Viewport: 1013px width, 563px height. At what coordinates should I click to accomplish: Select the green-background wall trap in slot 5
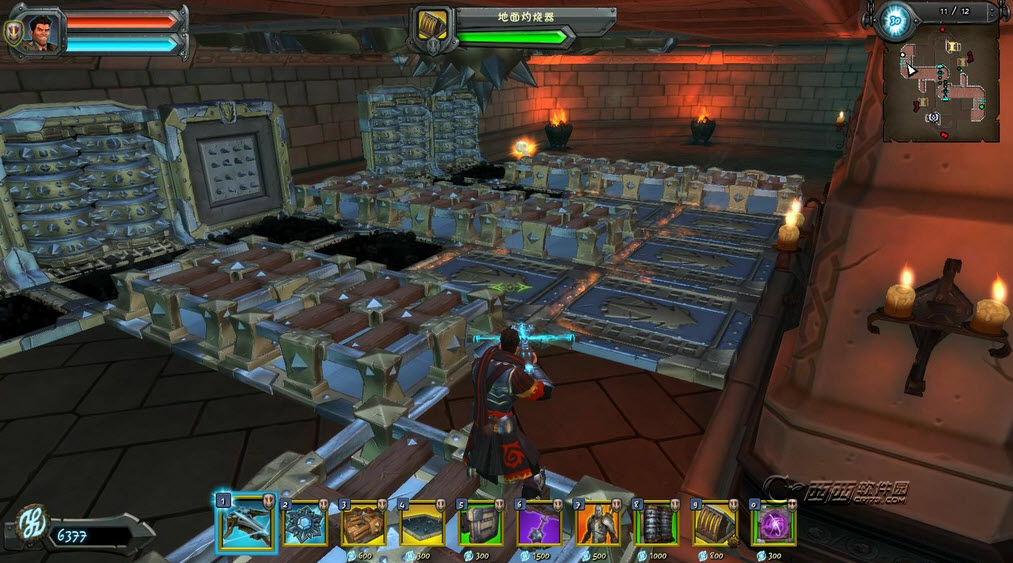click(477, 524)
